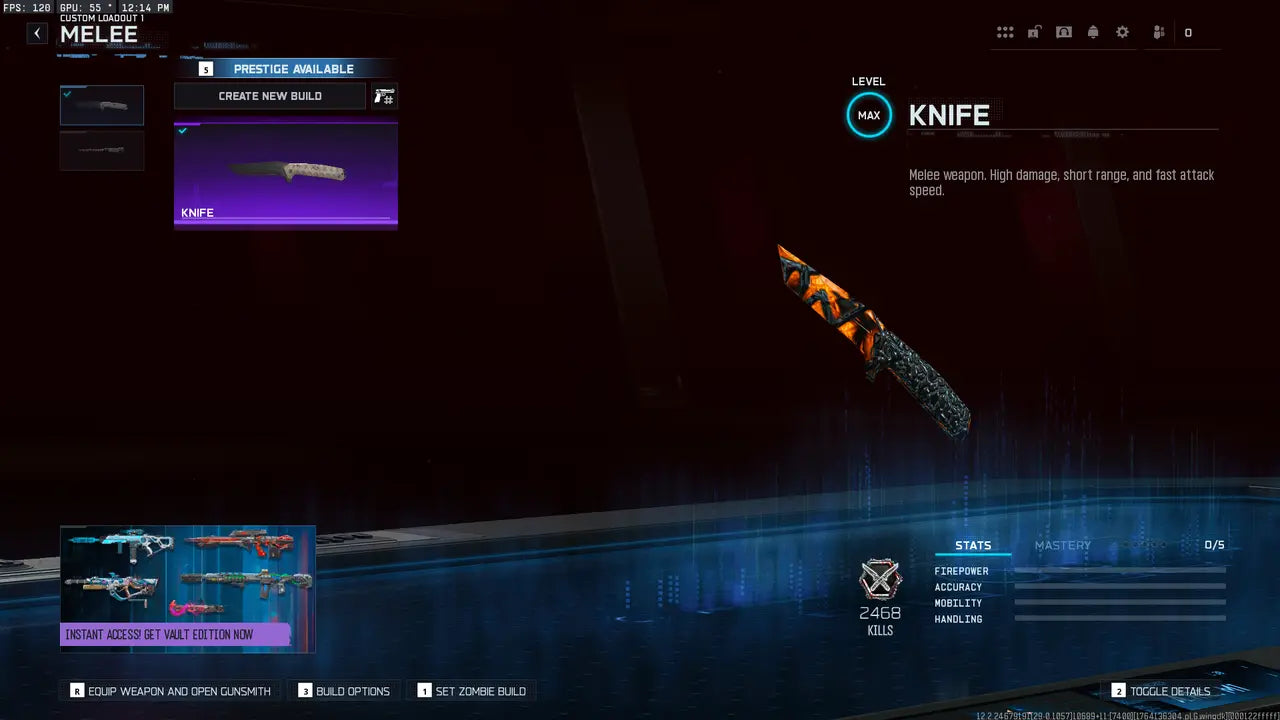The height and width of the screenshot is (720, 1280).
Task: Click the Create New Build button
Action: tap(269, 96)
